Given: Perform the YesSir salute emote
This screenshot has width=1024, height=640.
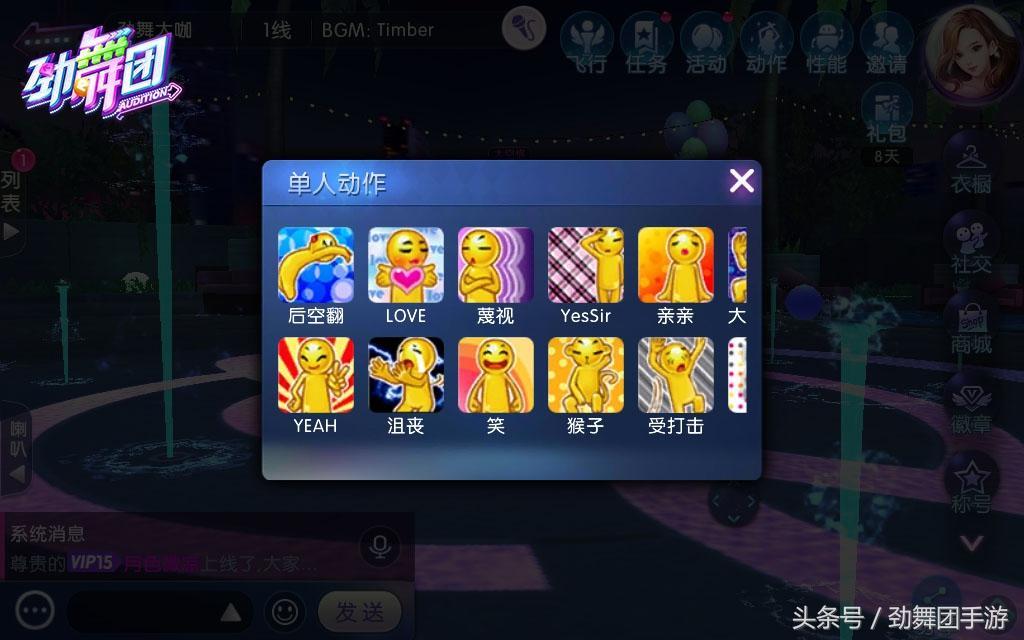Looking at the screenshot, I should click(585, 265).
